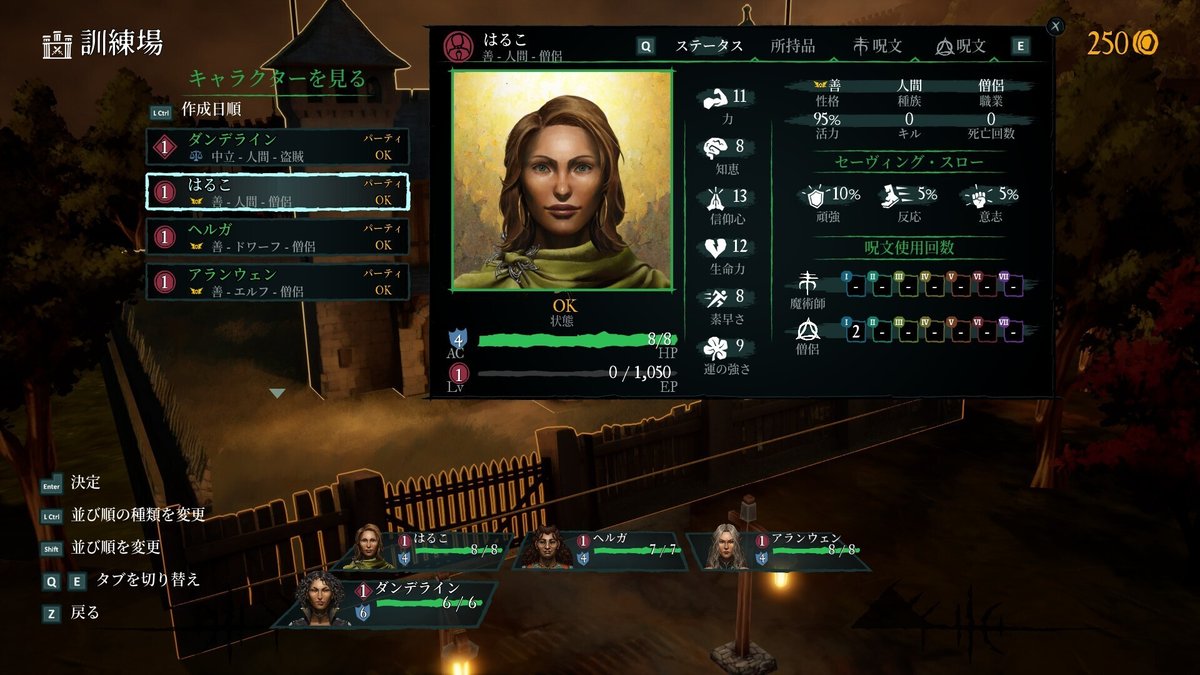This screenshot has width=1200, height=675.
Task: Choose ヘルガ the dwarf priest row
Action: click(277, 237)
